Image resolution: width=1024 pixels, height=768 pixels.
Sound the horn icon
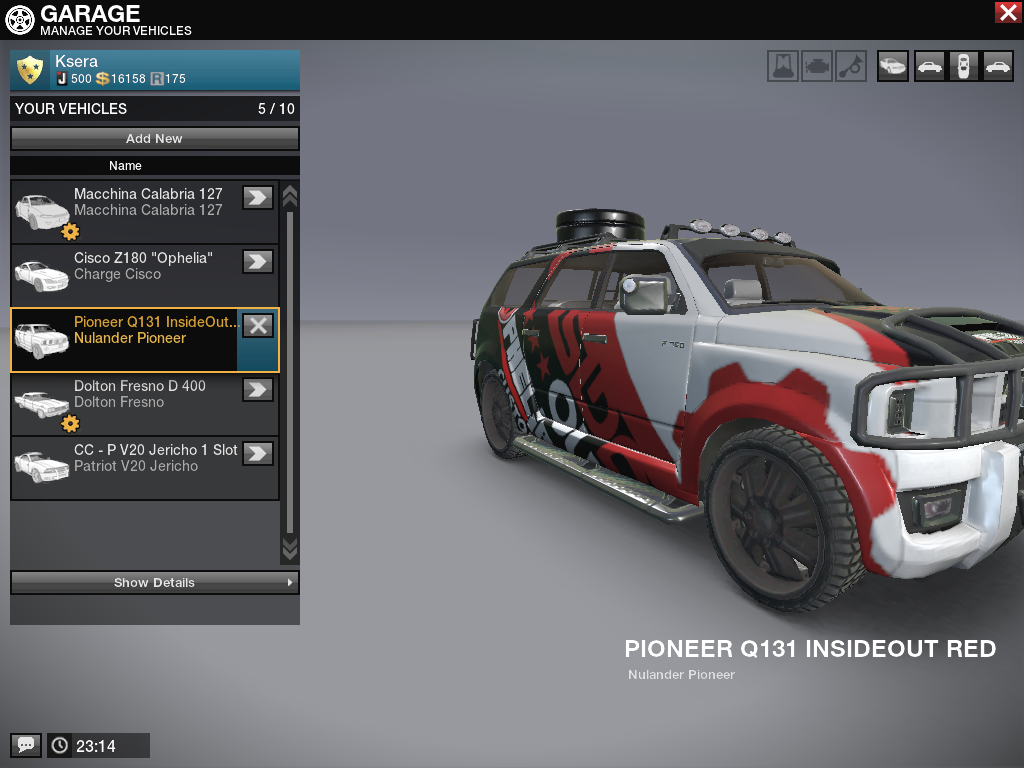coord(851,66)
